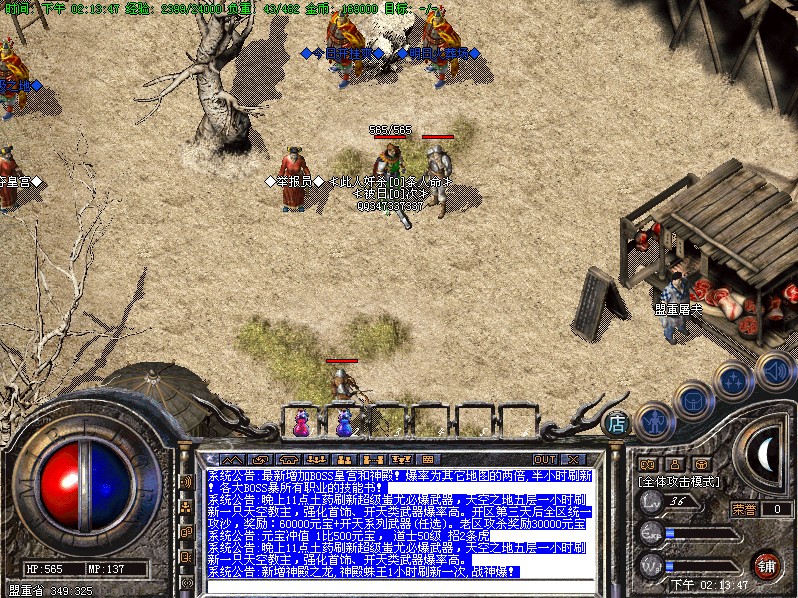Close the chat panel with the X button
The image size is (798, 598).
click(x=575, y=459)
